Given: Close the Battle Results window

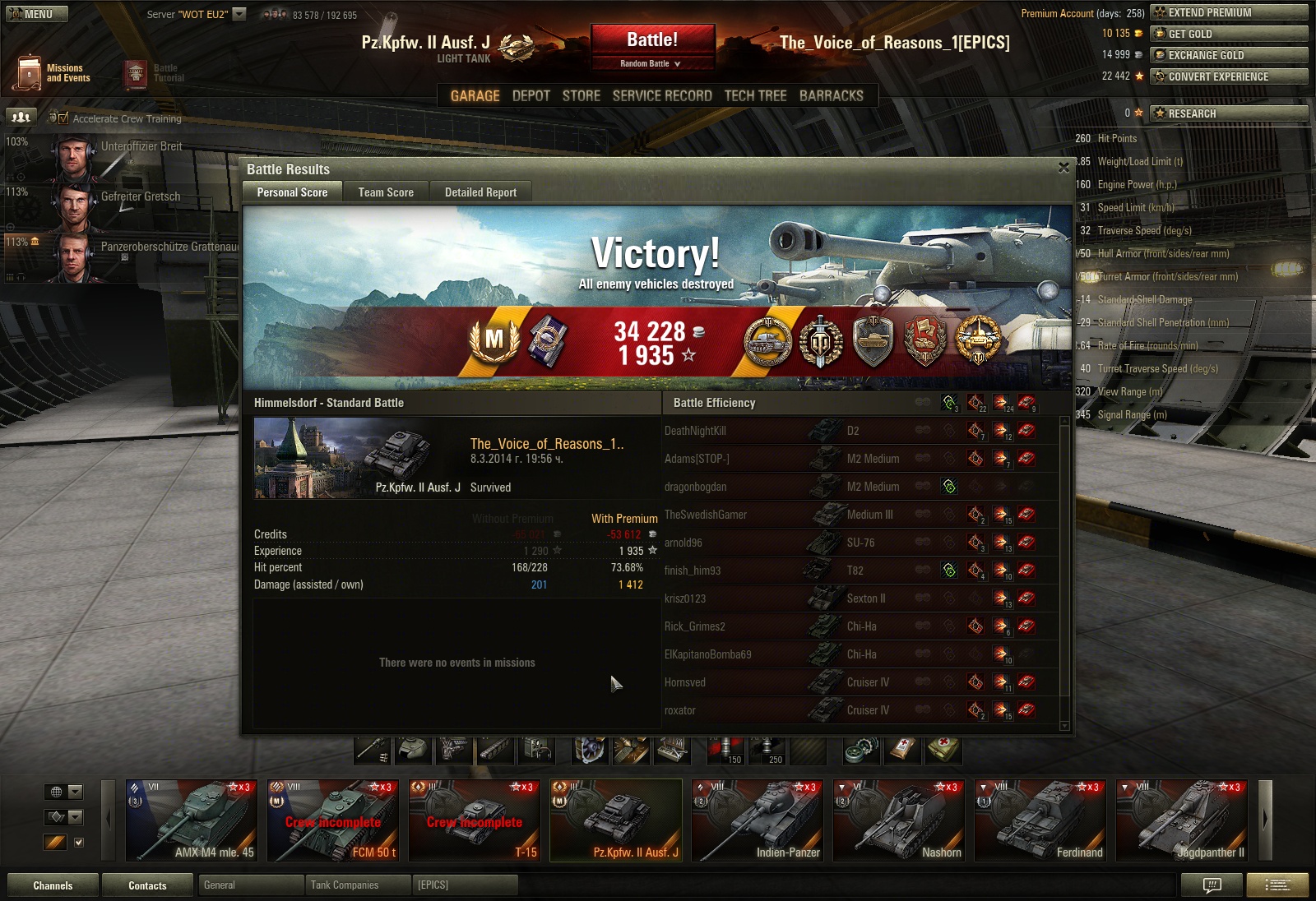Looking at the screenshot, I should pos(1063,168).
